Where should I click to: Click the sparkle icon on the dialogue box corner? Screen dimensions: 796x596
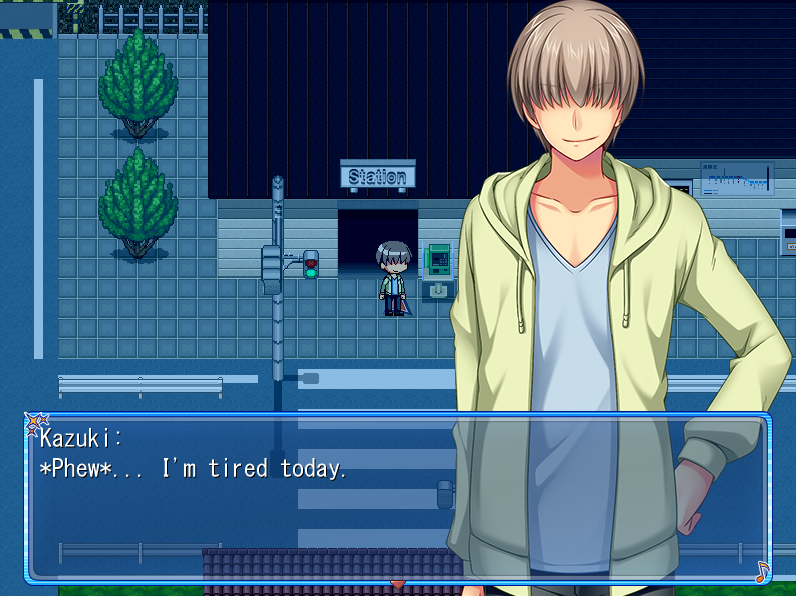33,423
